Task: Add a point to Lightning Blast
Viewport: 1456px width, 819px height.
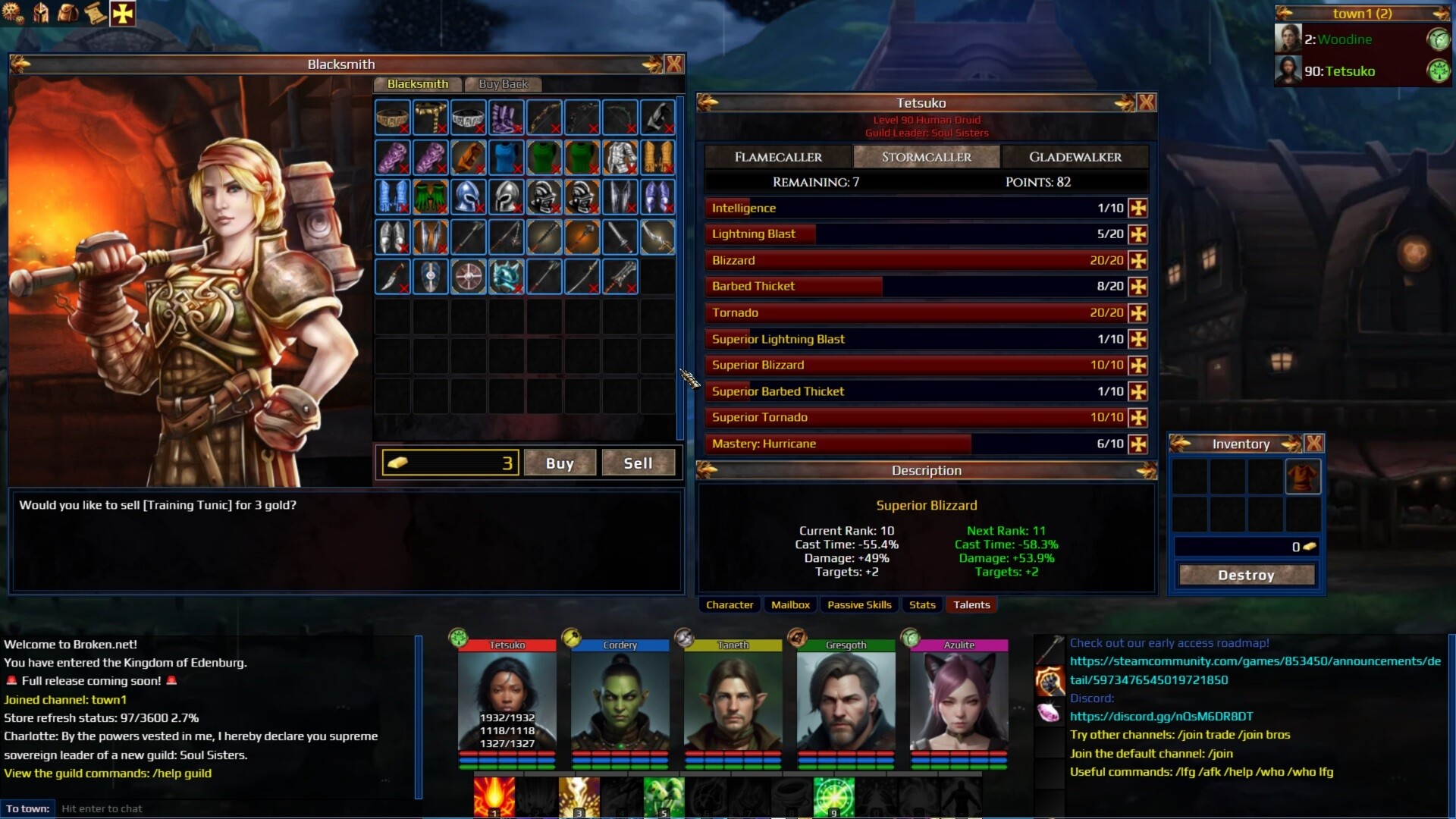Action: pos(1137,234)
